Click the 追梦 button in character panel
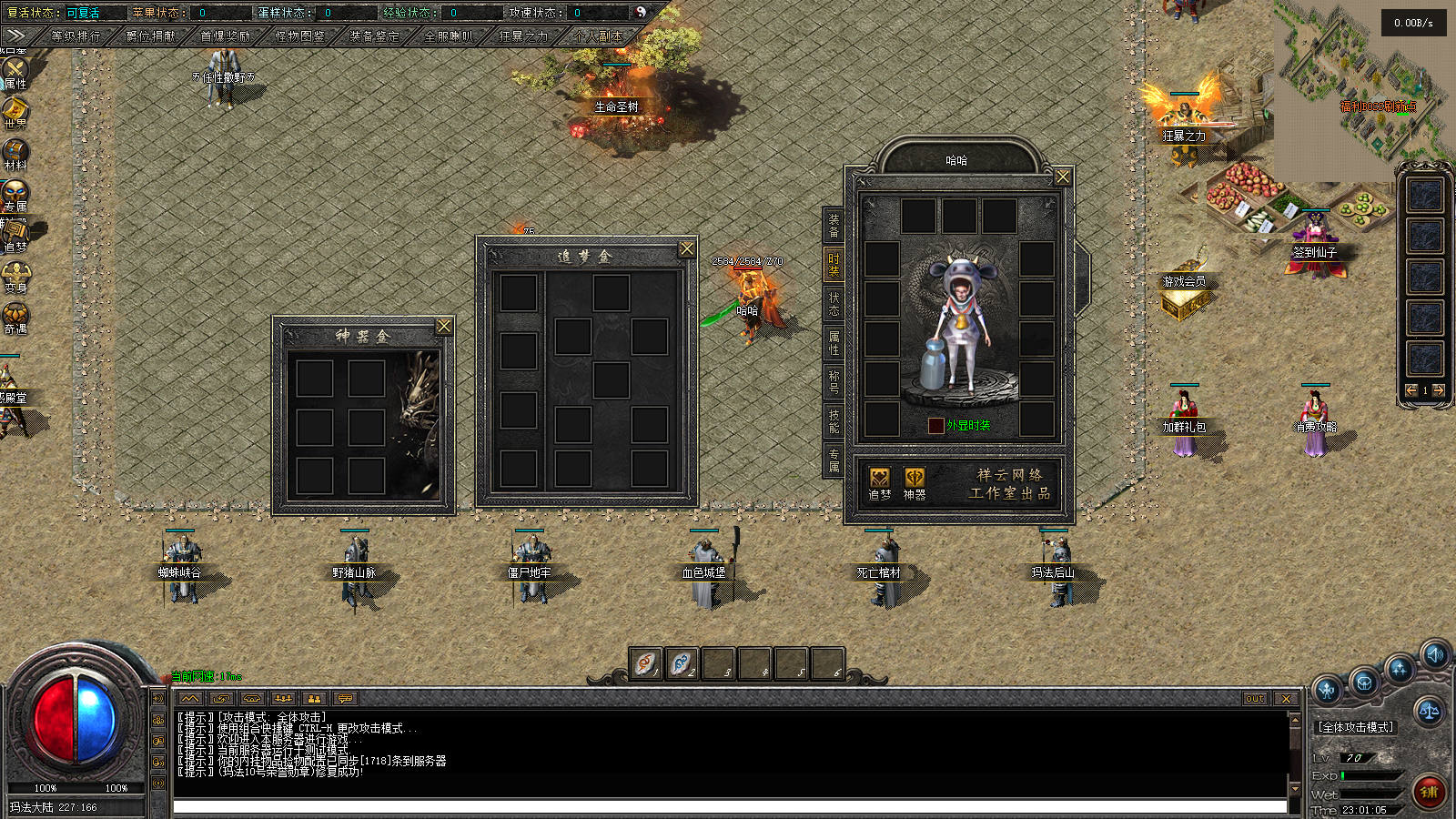This screenshot has width=1456, height=819. coord(879,483)
